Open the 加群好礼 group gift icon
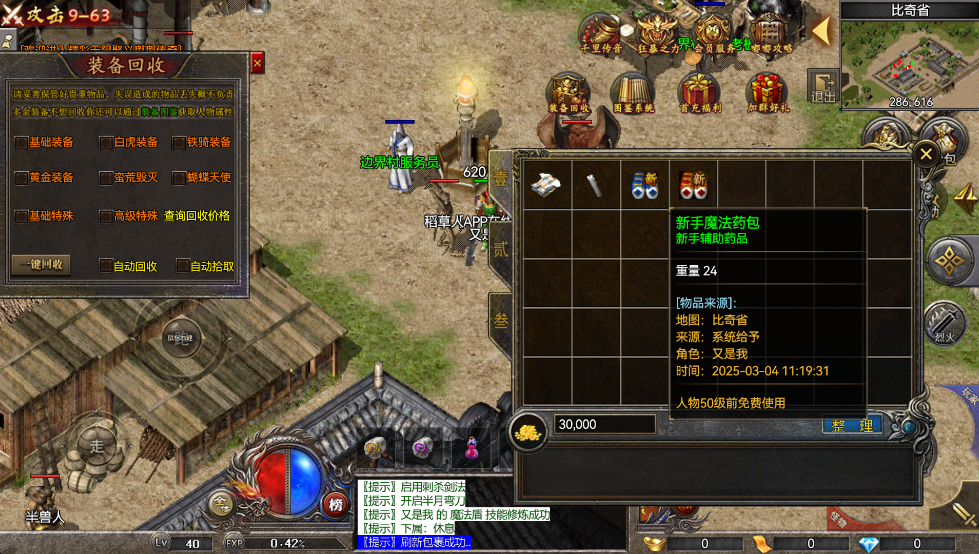The width and height of the screenshot is (979, 554). (x=768, y=91)
